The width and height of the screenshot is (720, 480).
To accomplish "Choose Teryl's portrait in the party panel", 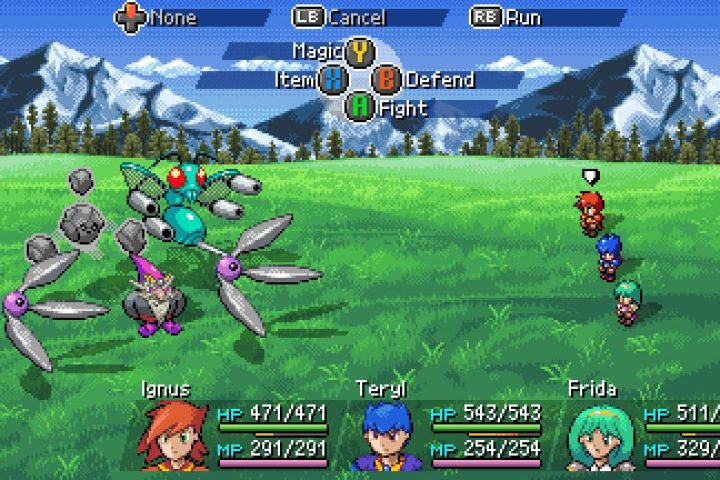I will click(389, 437).
